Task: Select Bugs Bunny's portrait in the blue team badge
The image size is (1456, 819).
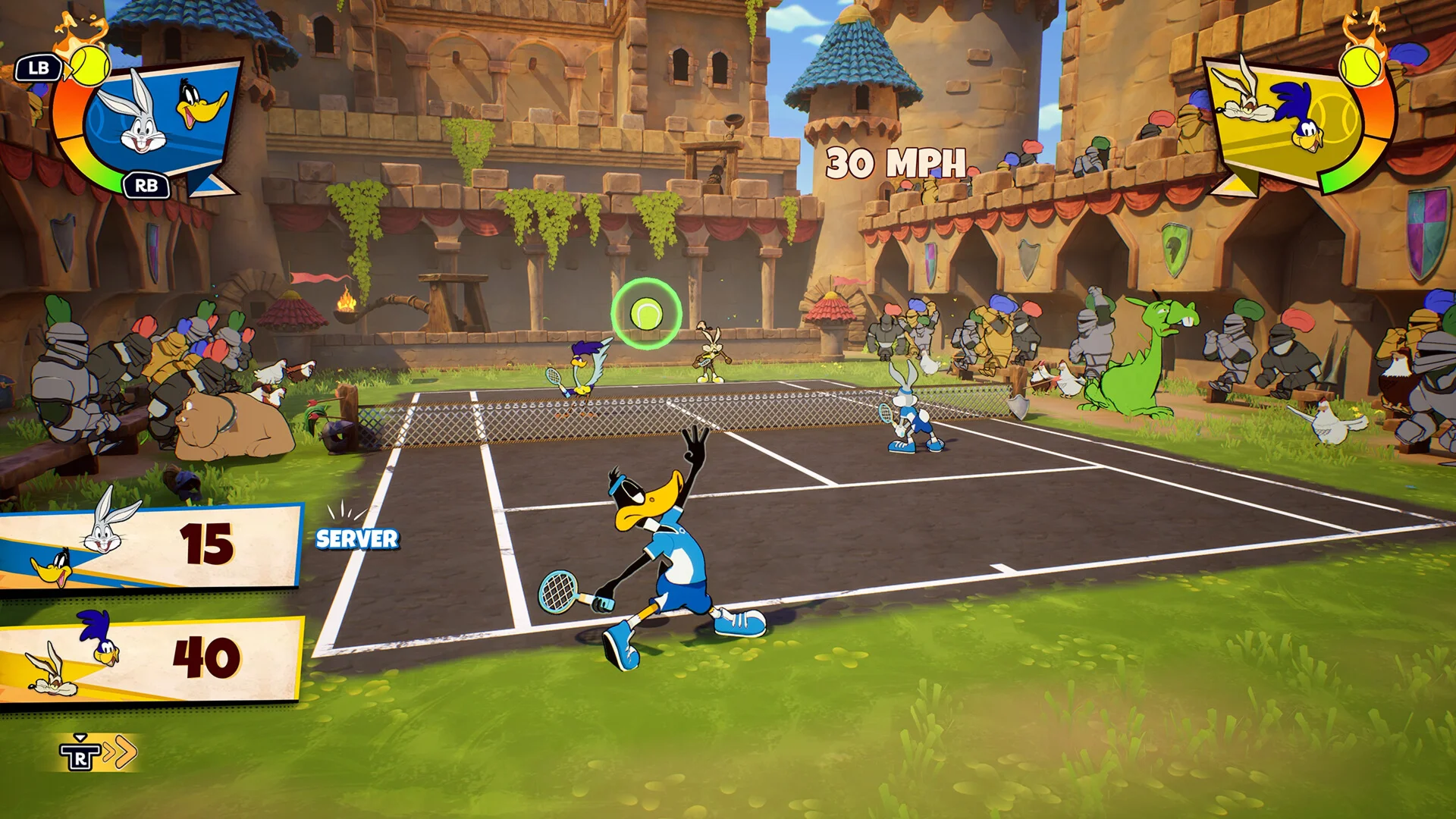Action: pyautogui.click(x=136, y=115)
